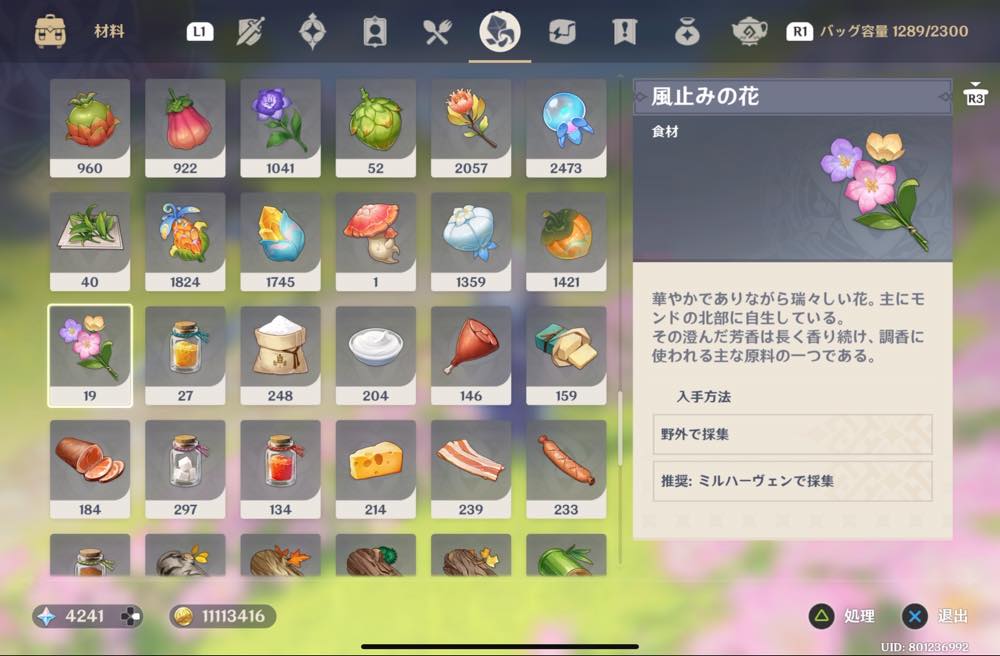Switch to the weapons tab

coord(250,32)
